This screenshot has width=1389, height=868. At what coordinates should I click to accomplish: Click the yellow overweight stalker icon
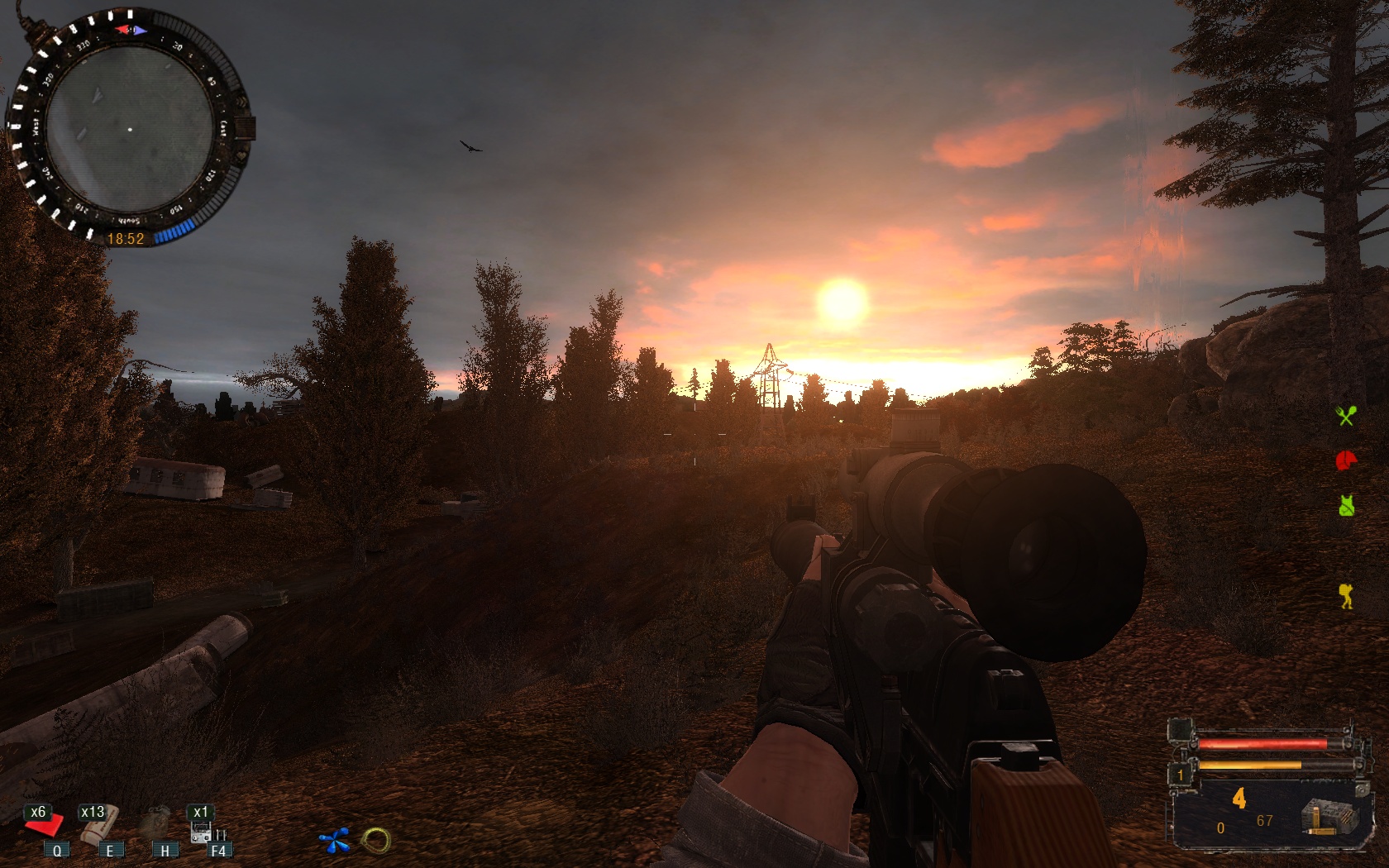point(1346,595)
